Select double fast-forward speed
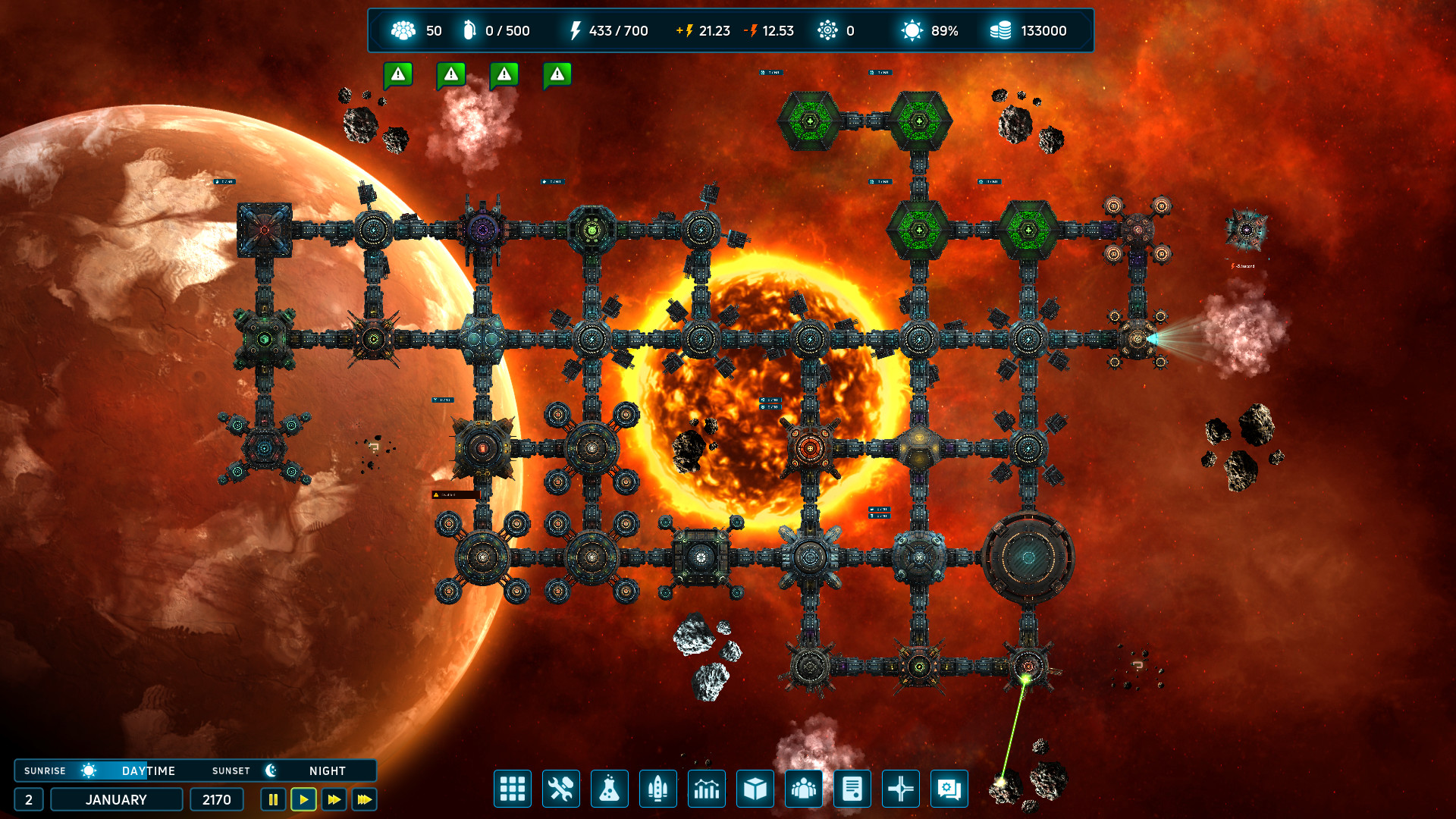1456x819 pixels. (x=333, y=799)
